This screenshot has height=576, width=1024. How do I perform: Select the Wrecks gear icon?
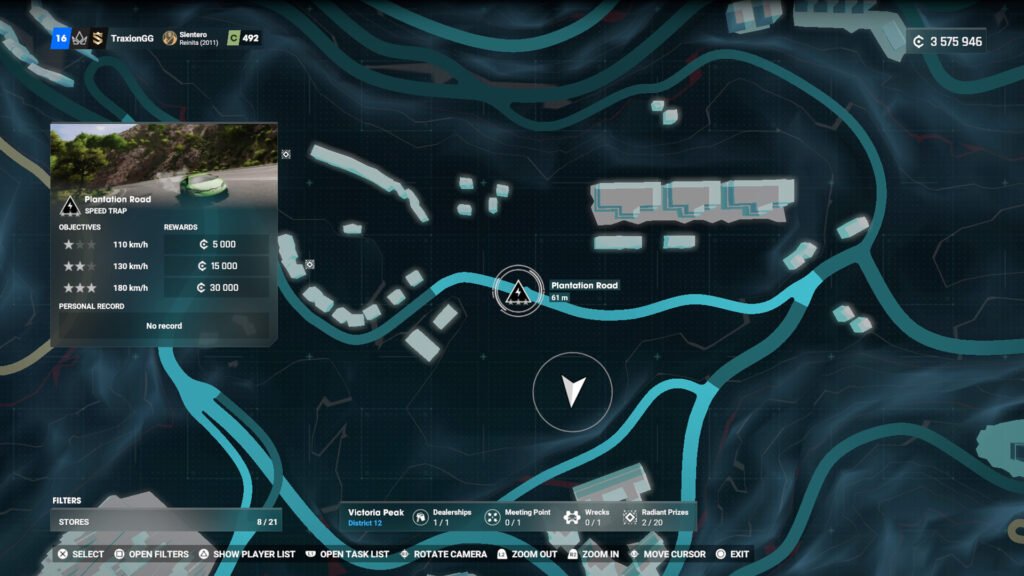(572, 517)
